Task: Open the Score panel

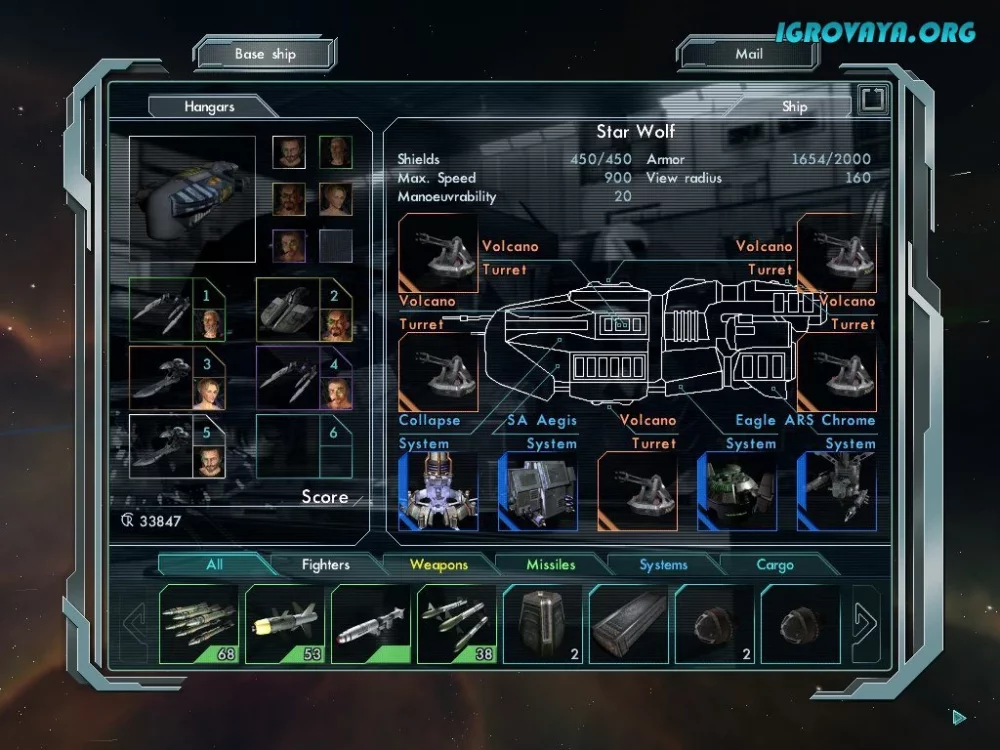Action: [x=325, y=497]
